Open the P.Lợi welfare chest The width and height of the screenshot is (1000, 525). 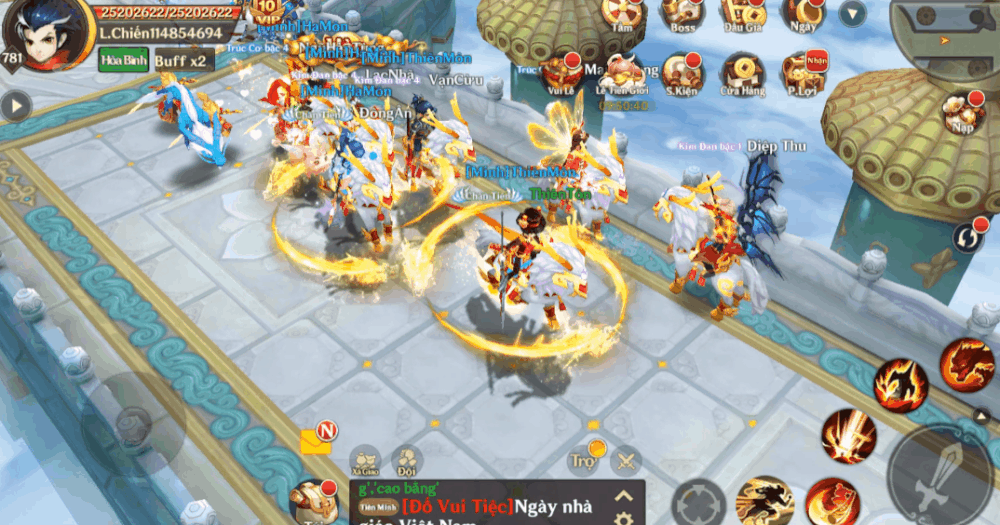point(803,72)
